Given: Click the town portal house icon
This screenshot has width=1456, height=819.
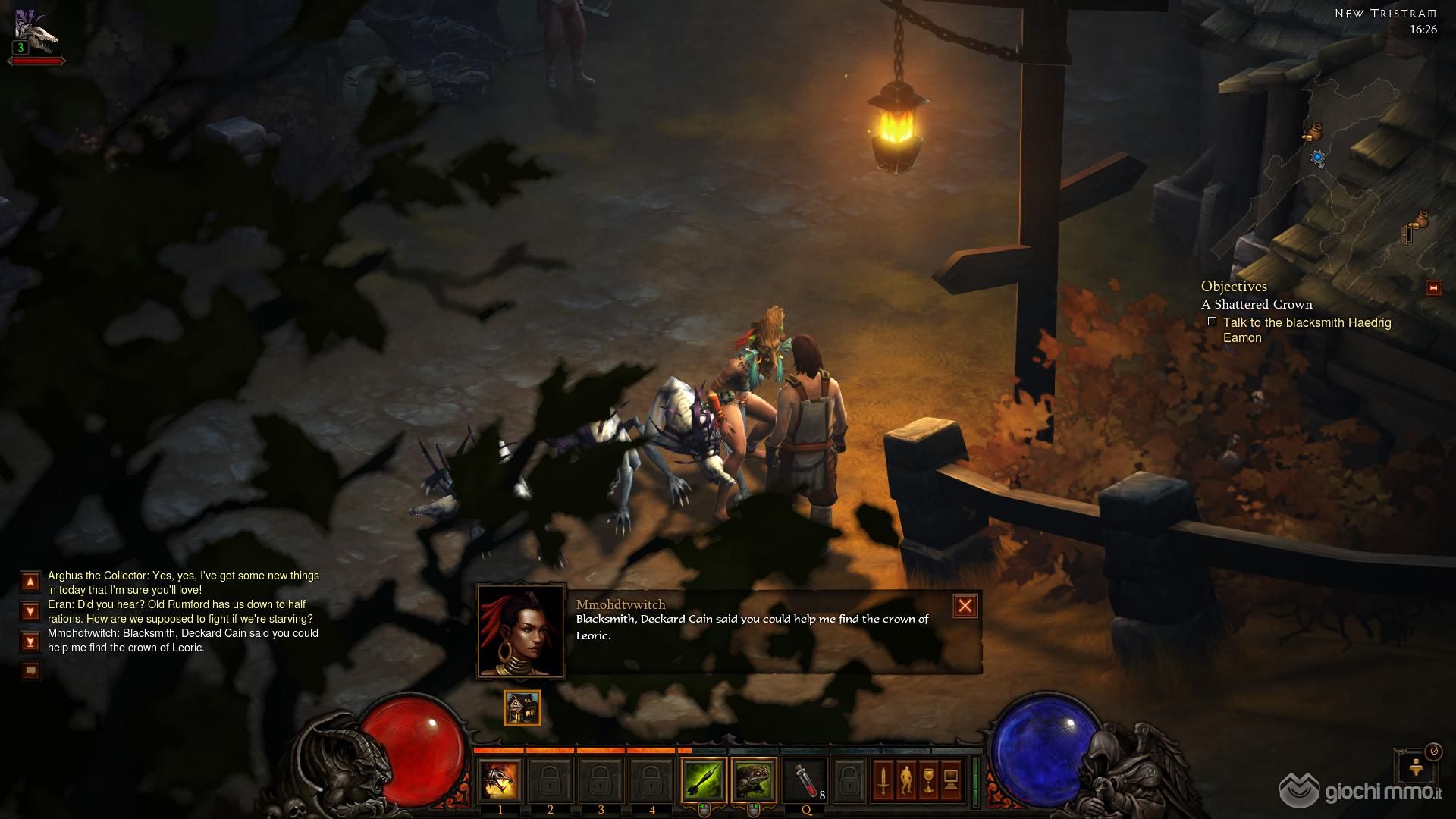Looking at the screenshot, I should [x=522, y=708].
